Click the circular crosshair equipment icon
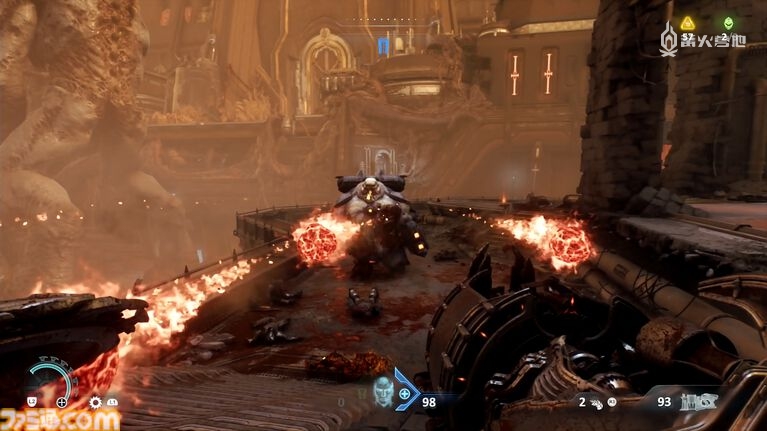The image size is (767, 431). coord(63,402)
